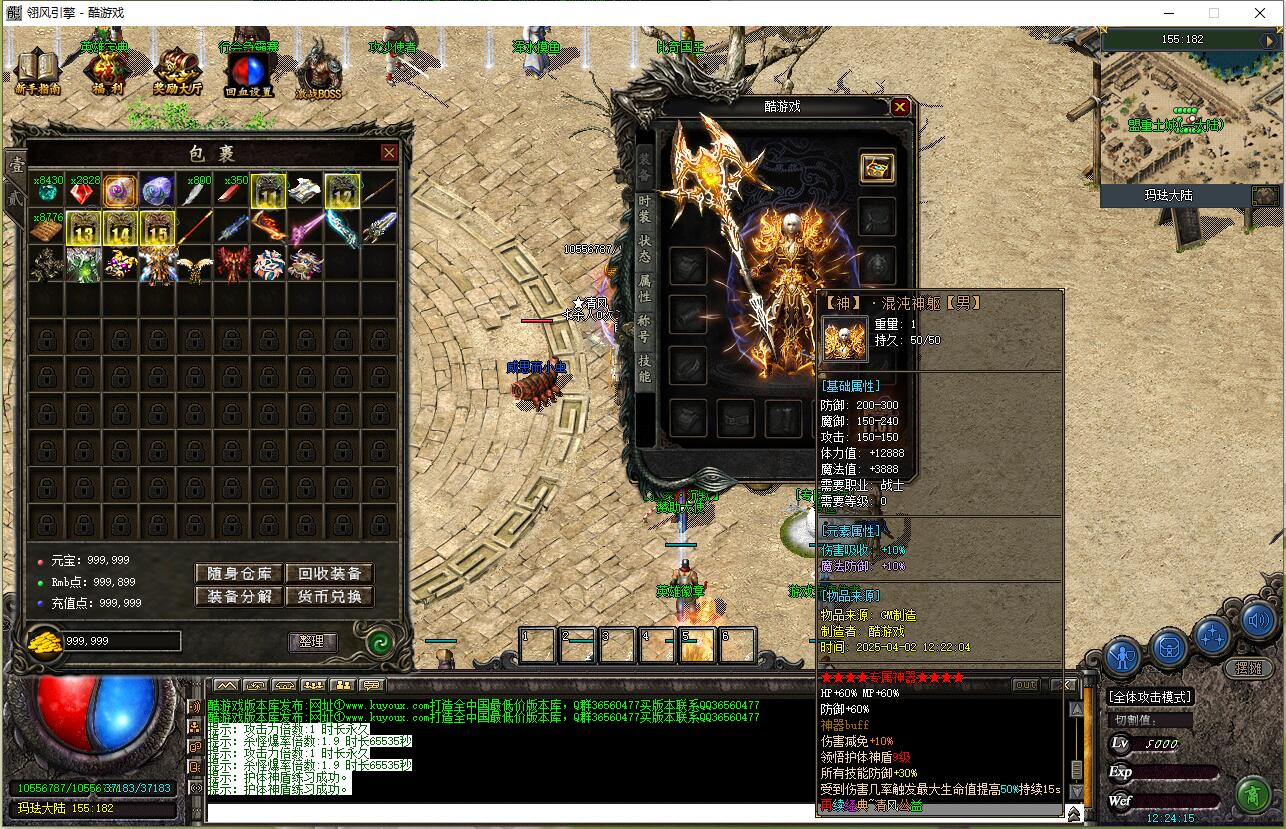The height and width of the screenshot is (829, 1286).
Task: Close the 包裹 bag window
Action: click(x=389, y=153)
